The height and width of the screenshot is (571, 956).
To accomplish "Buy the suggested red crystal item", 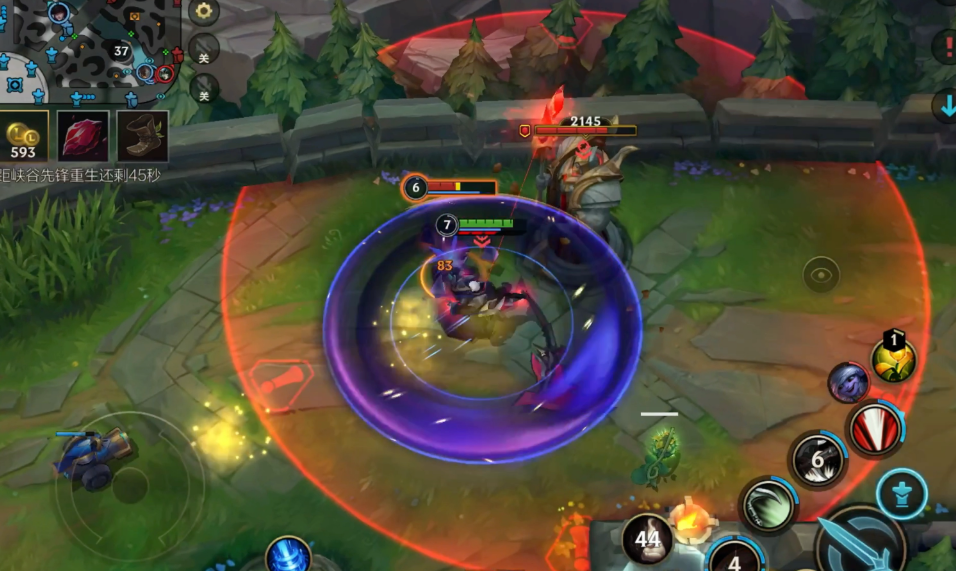I will pos(83,136).
